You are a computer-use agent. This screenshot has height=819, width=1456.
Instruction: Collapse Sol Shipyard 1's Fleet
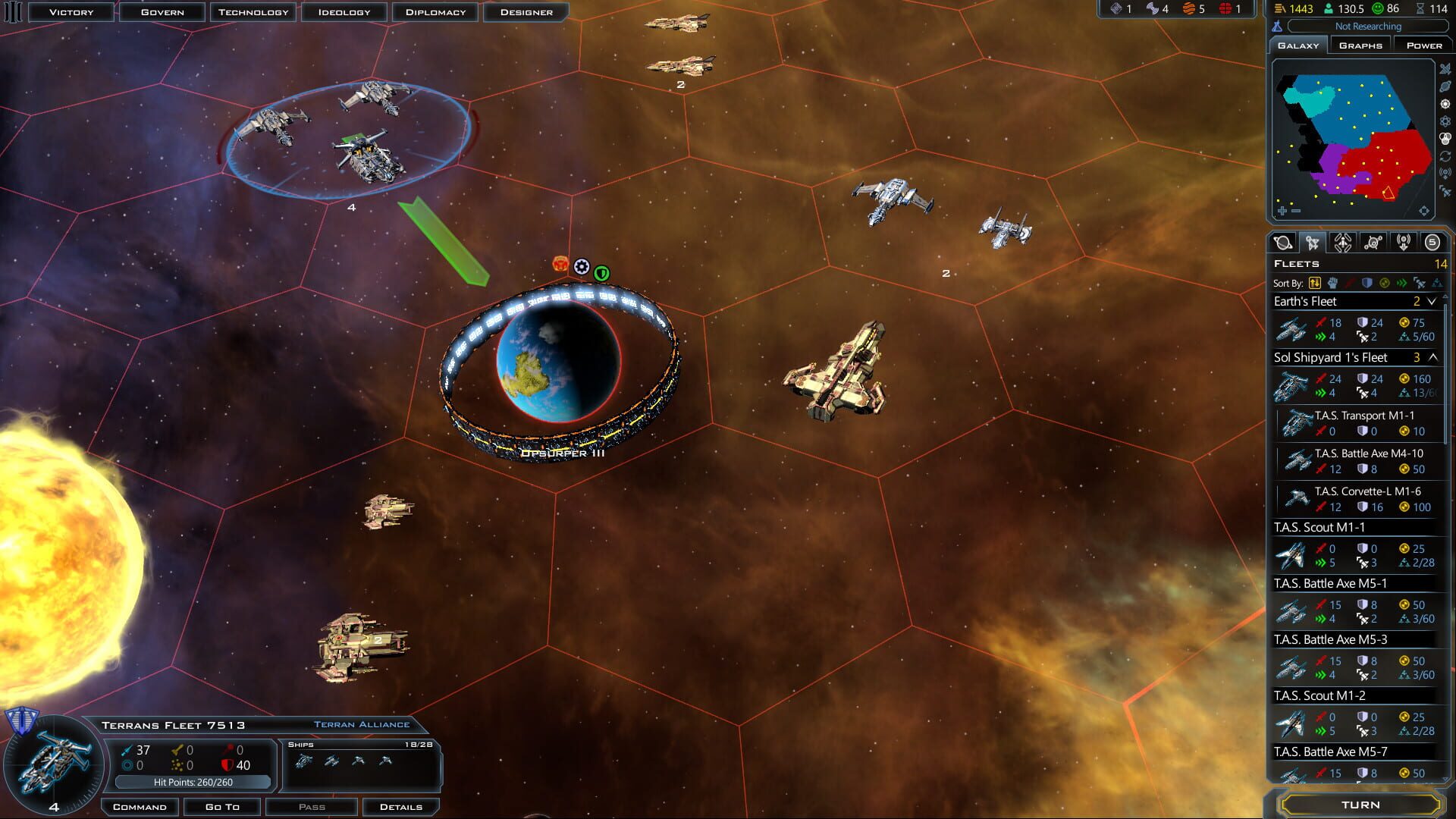[x=1432, y=356]
